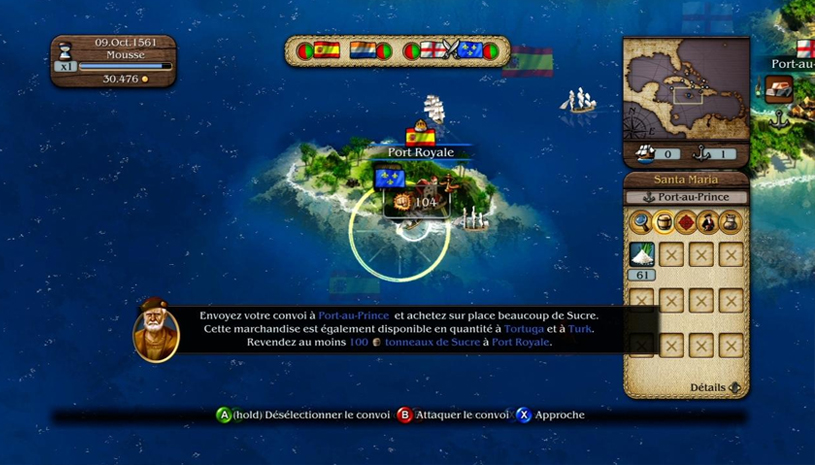815x465 pixels.
Task: Open the barrel cargo icon
Action: click(x=663, y=221)
